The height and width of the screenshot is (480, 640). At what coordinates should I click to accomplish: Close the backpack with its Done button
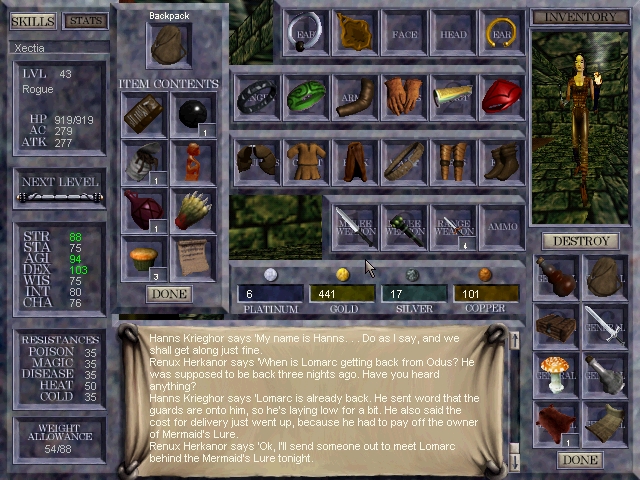pos(168,294)
